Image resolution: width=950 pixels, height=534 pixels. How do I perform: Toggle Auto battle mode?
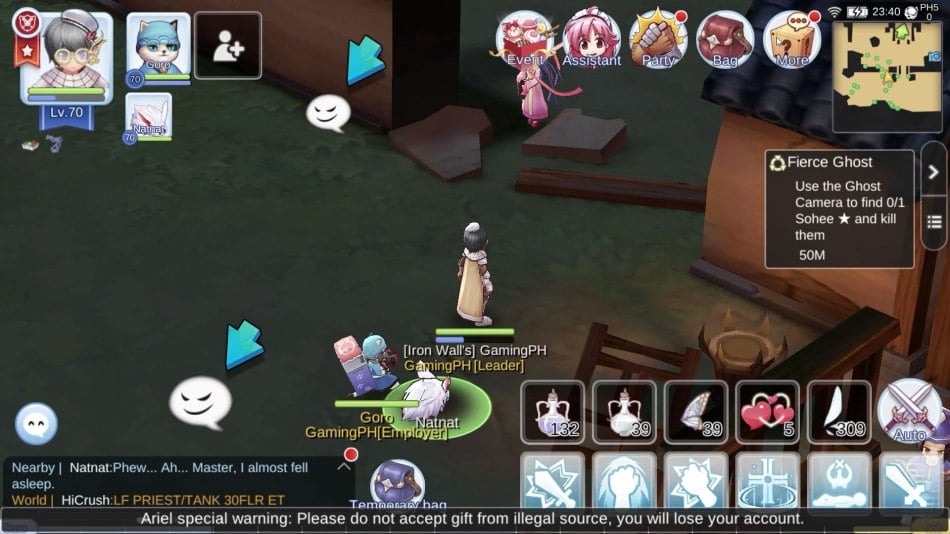(x=910, y=411)
